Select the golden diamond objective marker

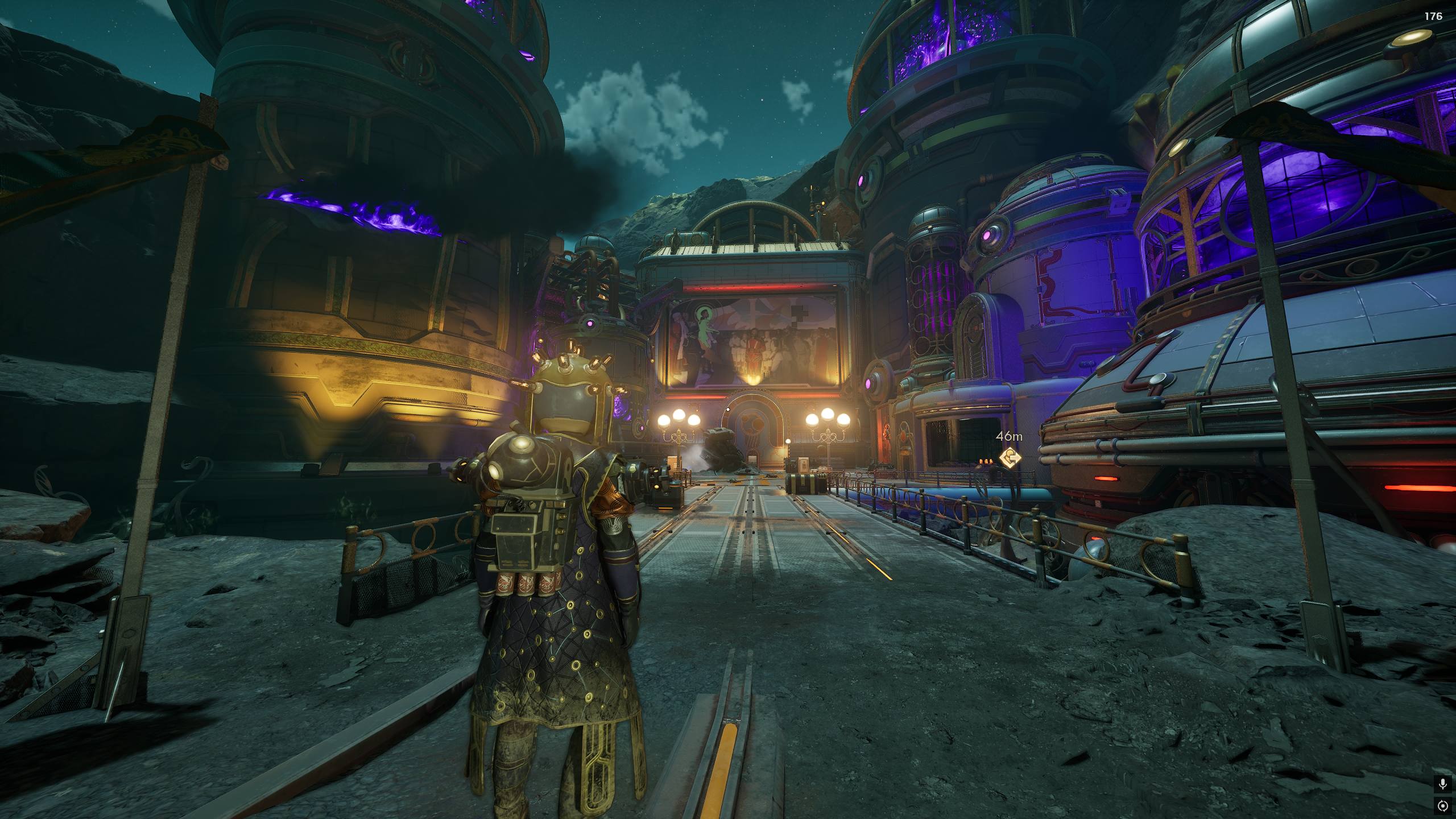pyautogui.click(x=1010, y=456)
